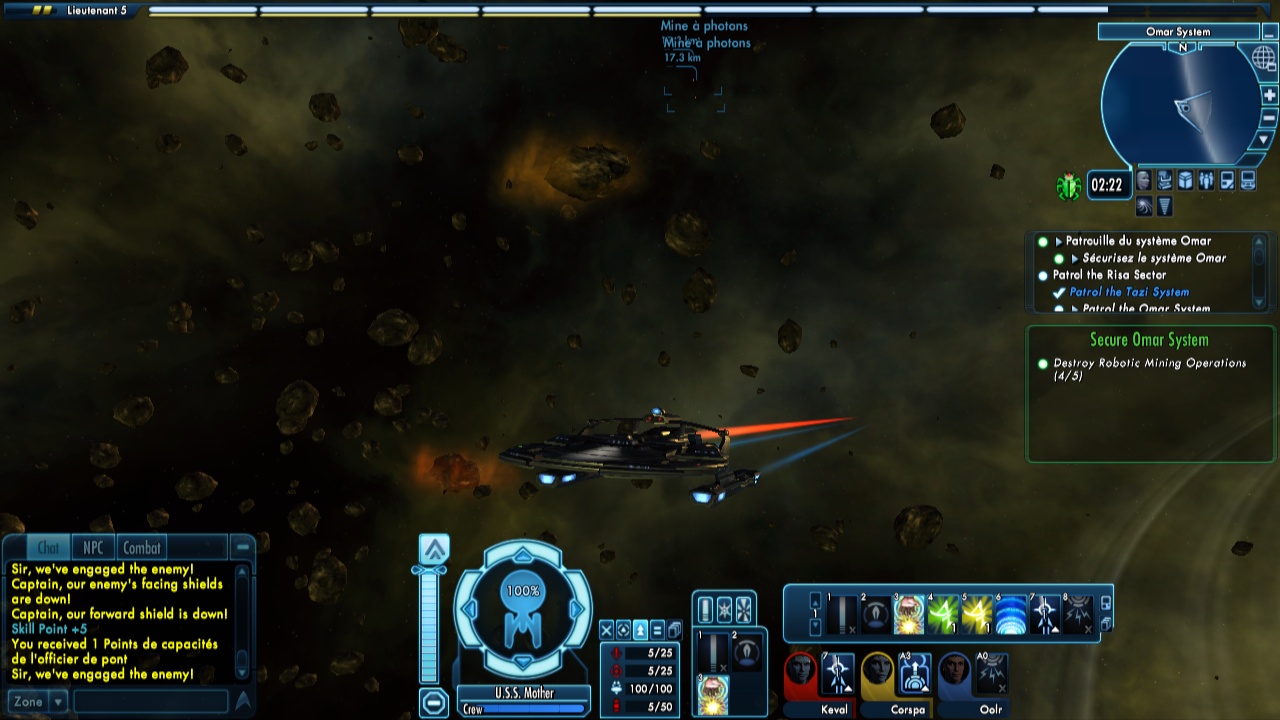Click the chat text input field
Viewport: 1280px width, 720px height.
[150, 702]
